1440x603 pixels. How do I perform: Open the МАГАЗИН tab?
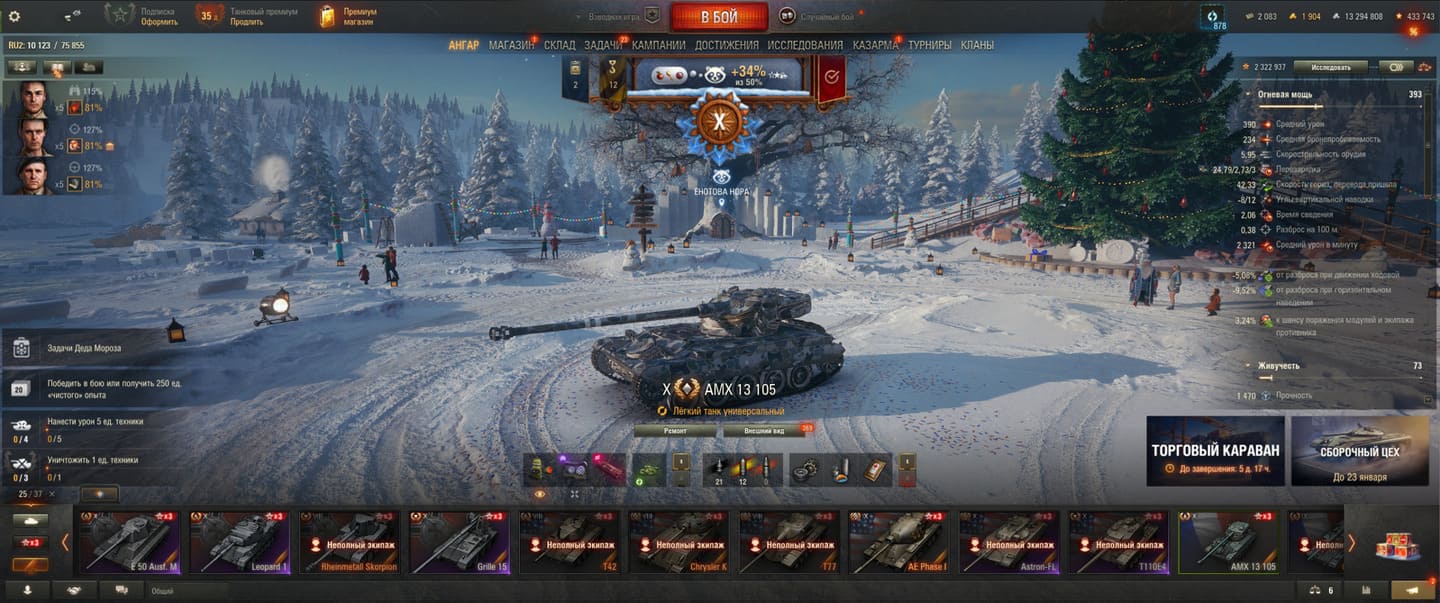point(511,45)
